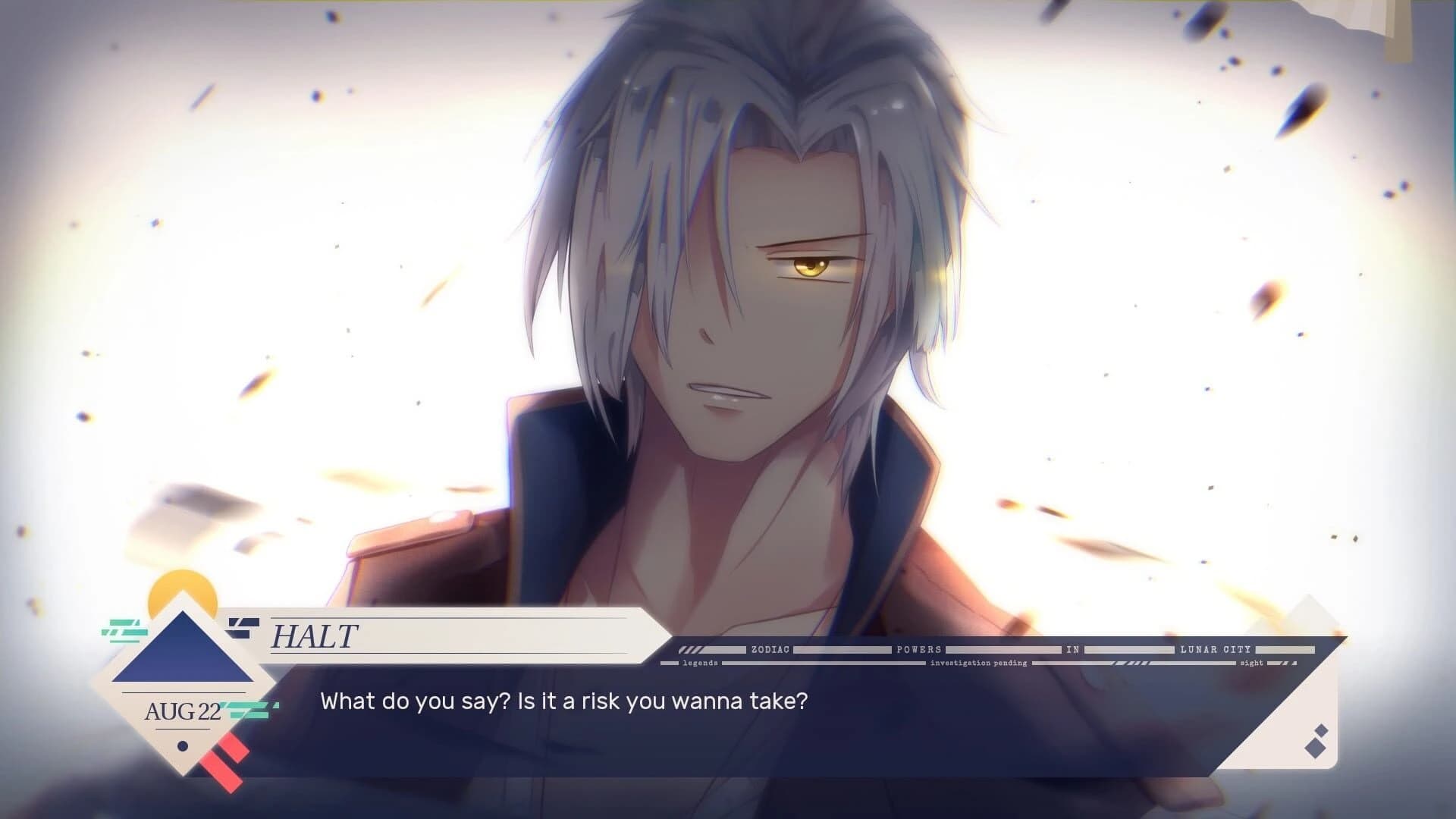This screenshot has height=819, width=1456.
Task: Toggle the legends indicator on the status strip
Action: pyautogui.click(x=700, y=662)
